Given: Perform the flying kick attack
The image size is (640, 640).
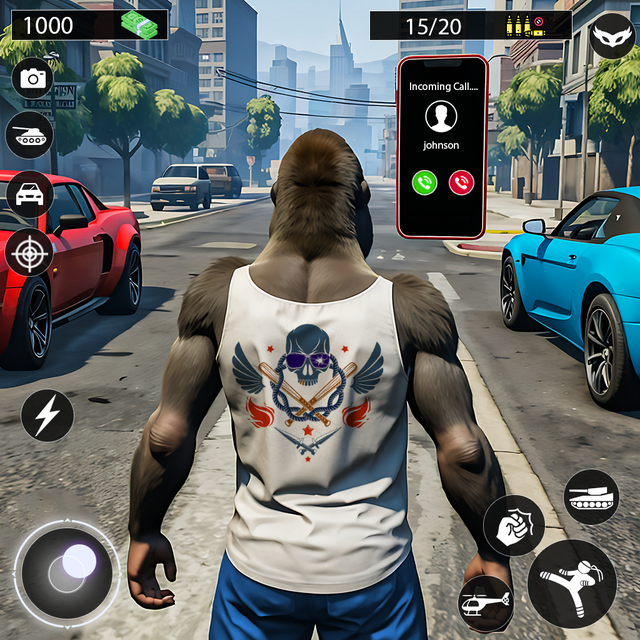Looking at the screenshot, I should 571,584.
